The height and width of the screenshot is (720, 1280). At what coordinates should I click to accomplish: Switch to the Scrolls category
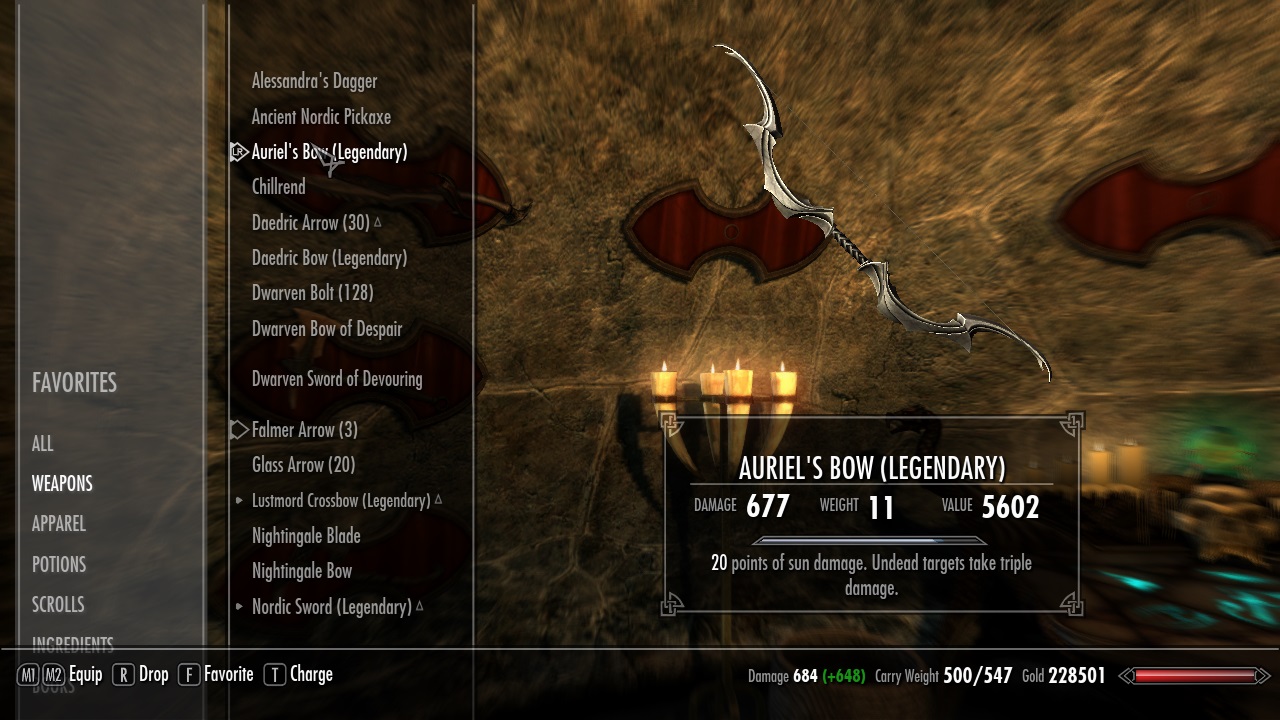58,604
